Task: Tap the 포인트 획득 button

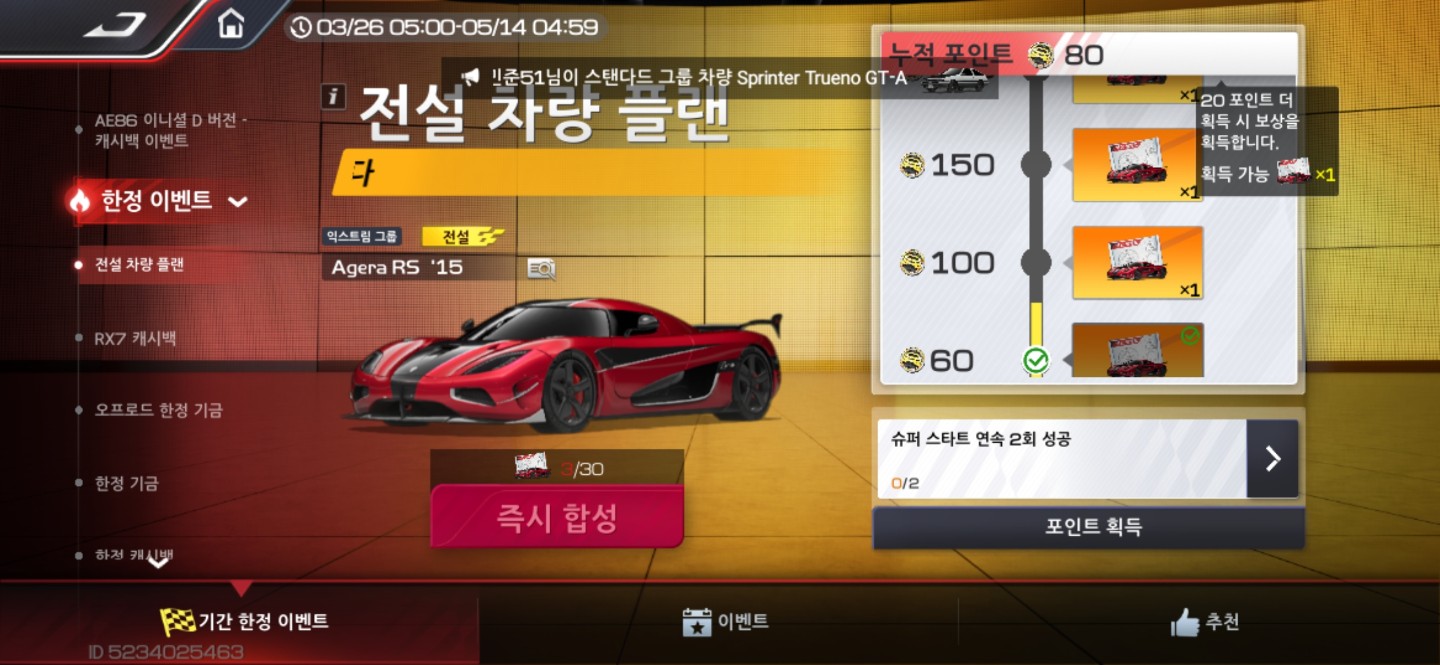Action: [1088, 527]
